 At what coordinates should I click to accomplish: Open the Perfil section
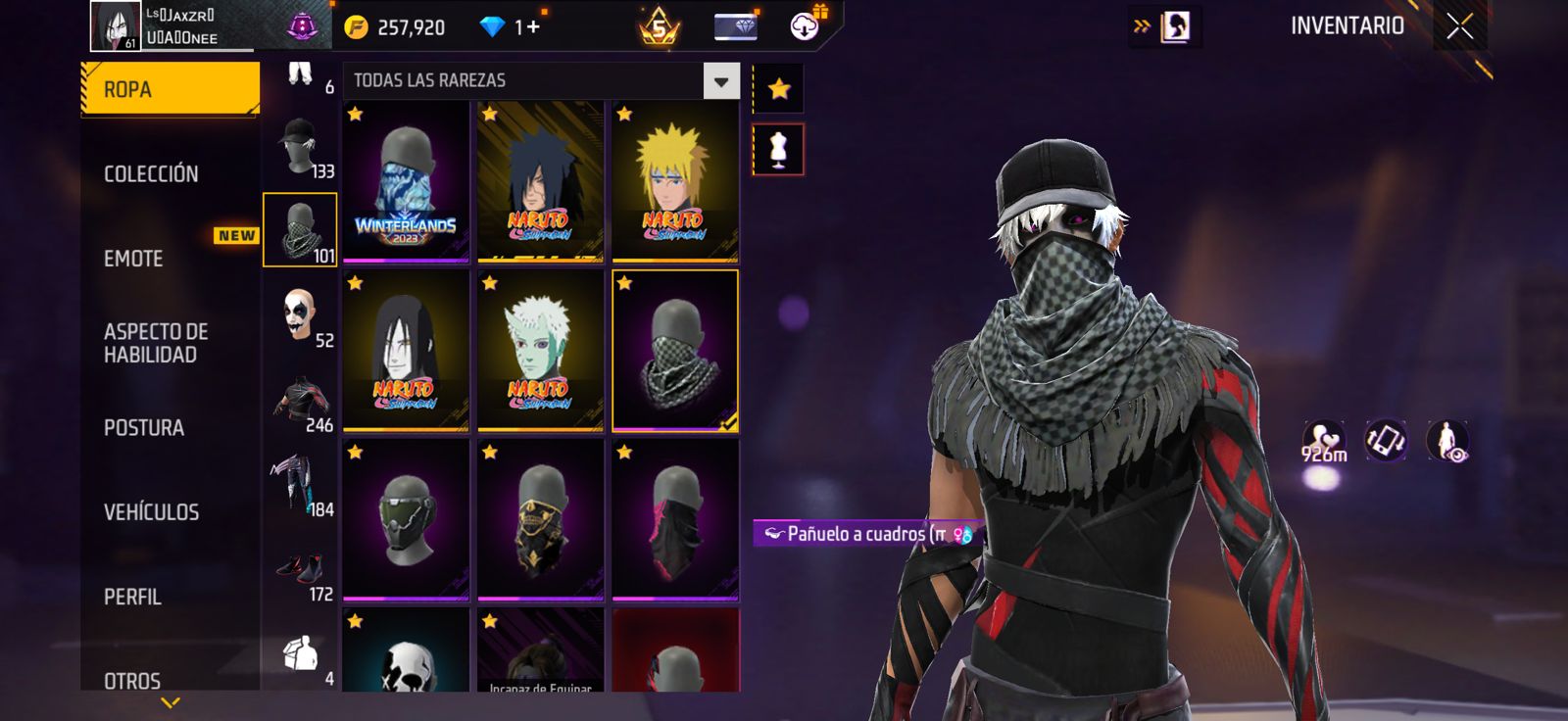point(133,597)
